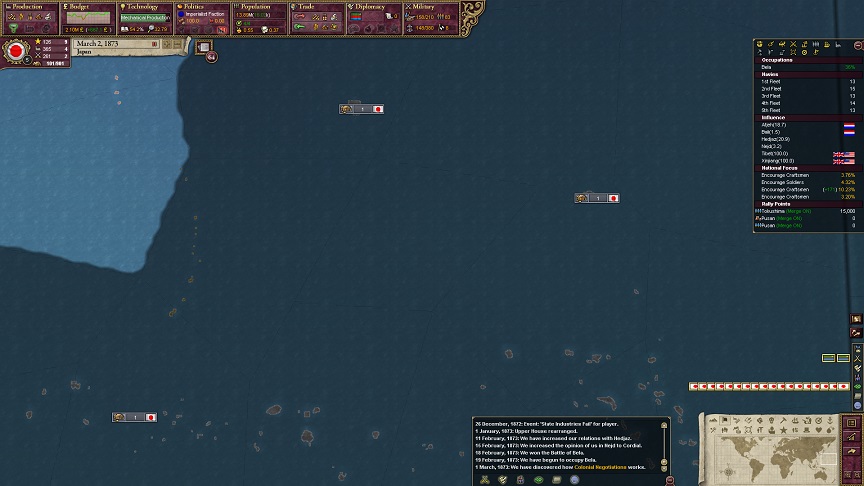Select the 3rd Fleet in the outliner
The width and height of the screenshot is (864, 486).
[771, 96]
